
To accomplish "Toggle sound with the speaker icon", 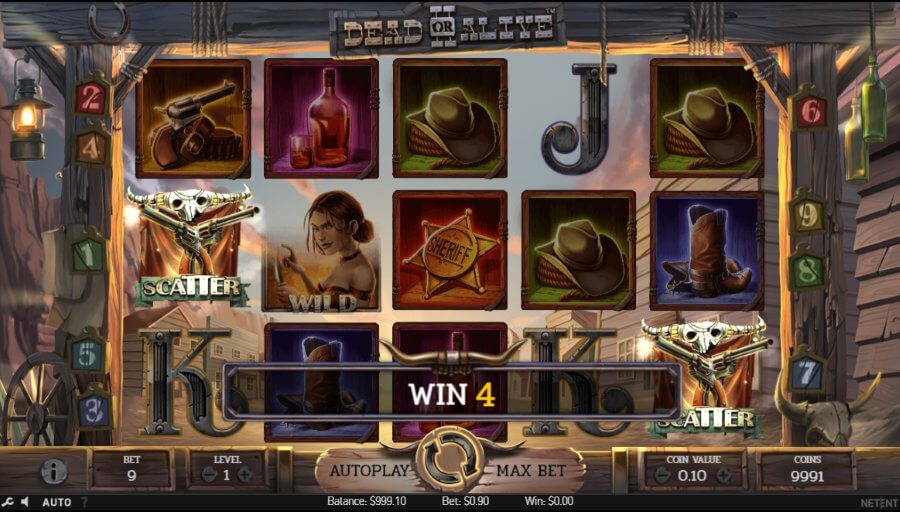I will (x=24, y=502).
